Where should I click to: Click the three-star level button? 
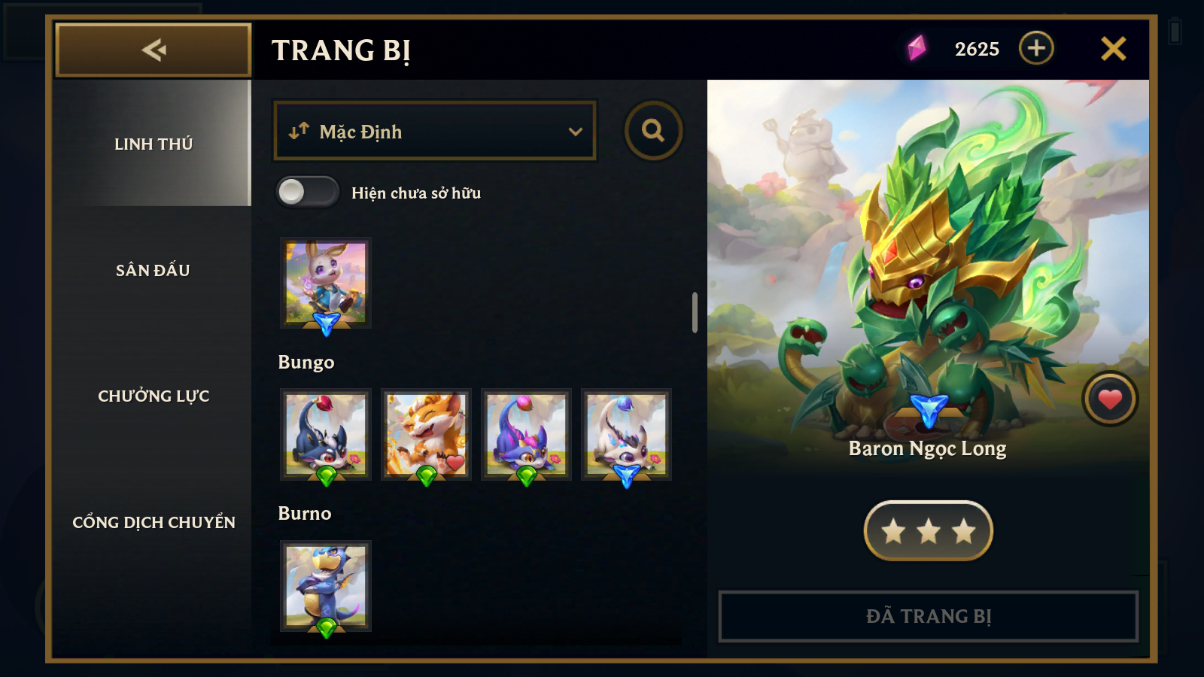928,531
